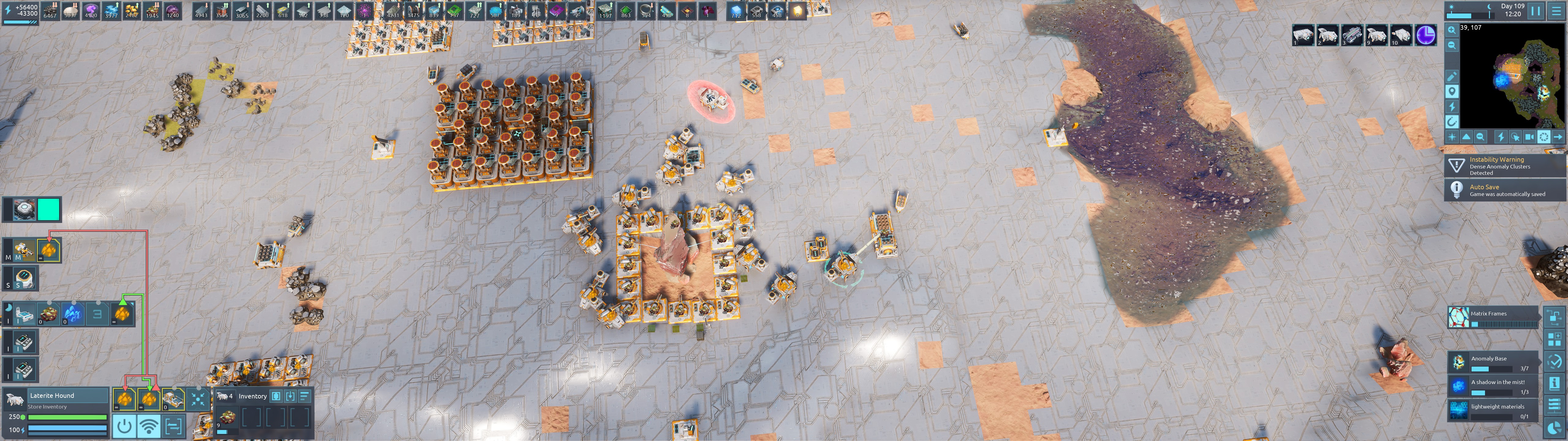The width and height of the screenshot is (1568, 441).
Task: Zoom in on the minimap
Action: tap(1452, 30)
